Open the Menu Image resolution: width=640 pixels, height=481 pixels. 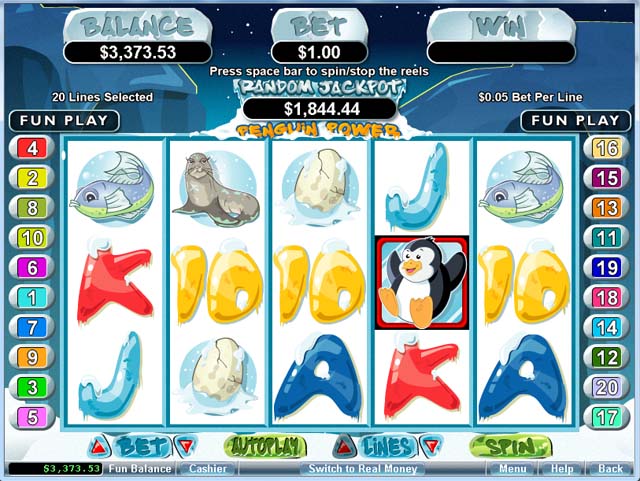point(513,468)
